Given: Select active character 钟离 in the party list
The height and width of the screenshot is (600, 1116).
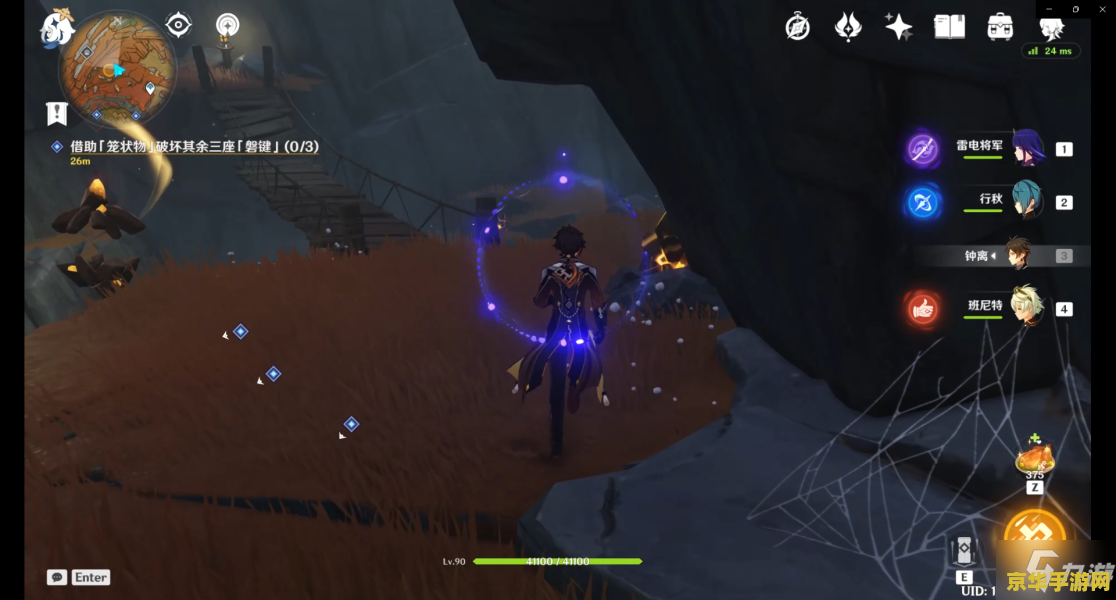Looking at the screenshot, I should pyautogui.click(x=1018, y=255).
